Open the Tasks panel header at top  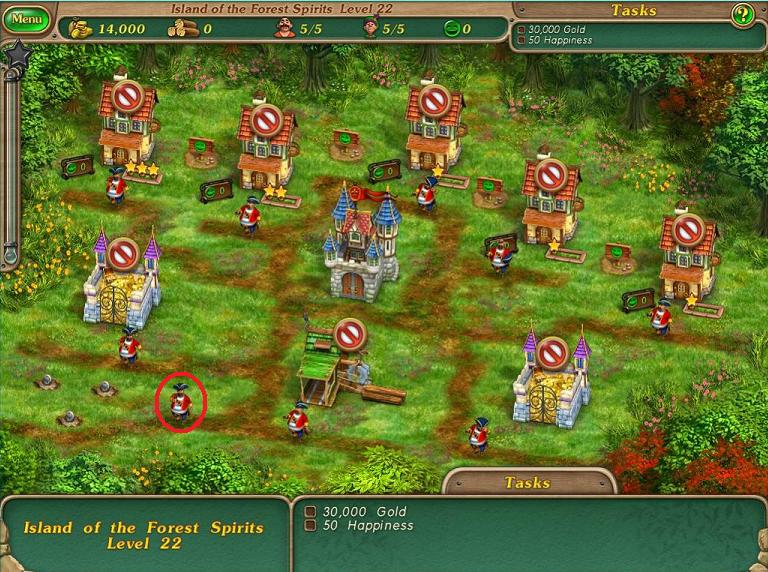(633, 10)
